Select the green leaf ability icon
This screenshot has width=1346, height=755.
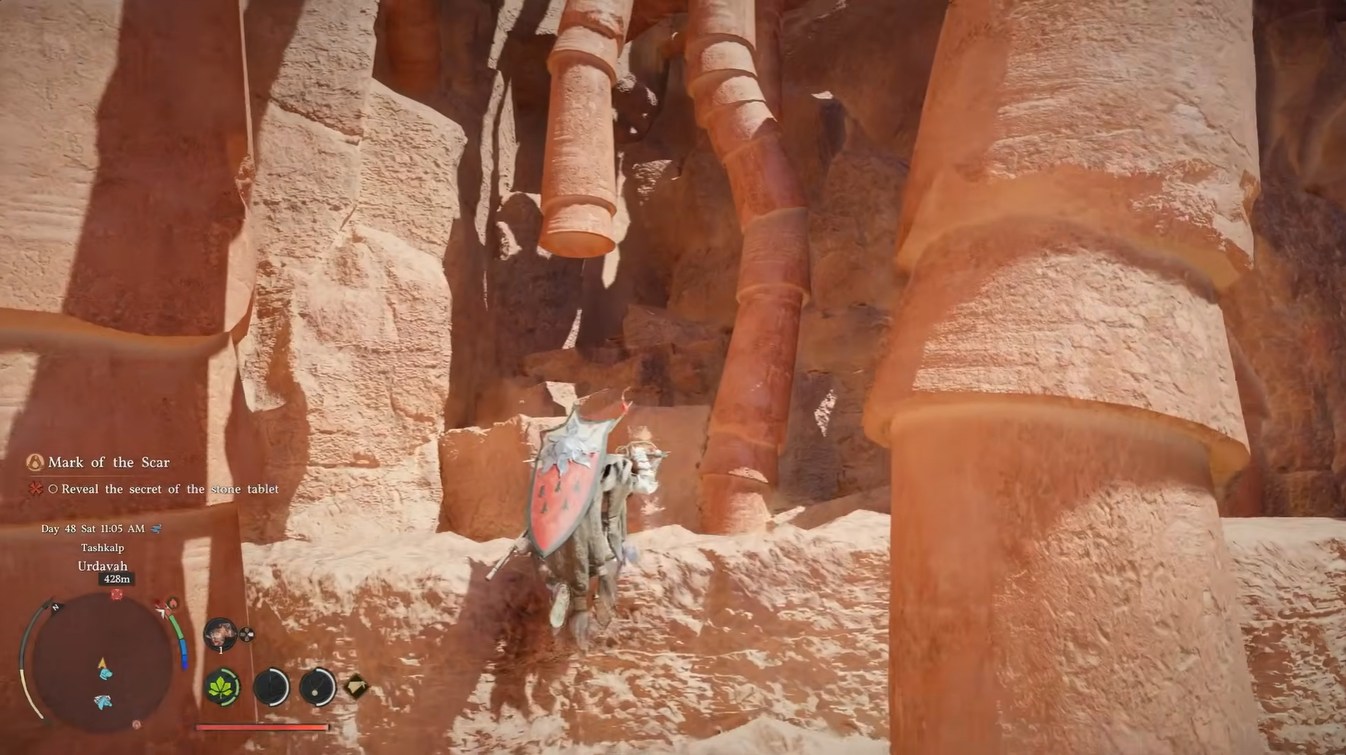[x=221, y=687]
